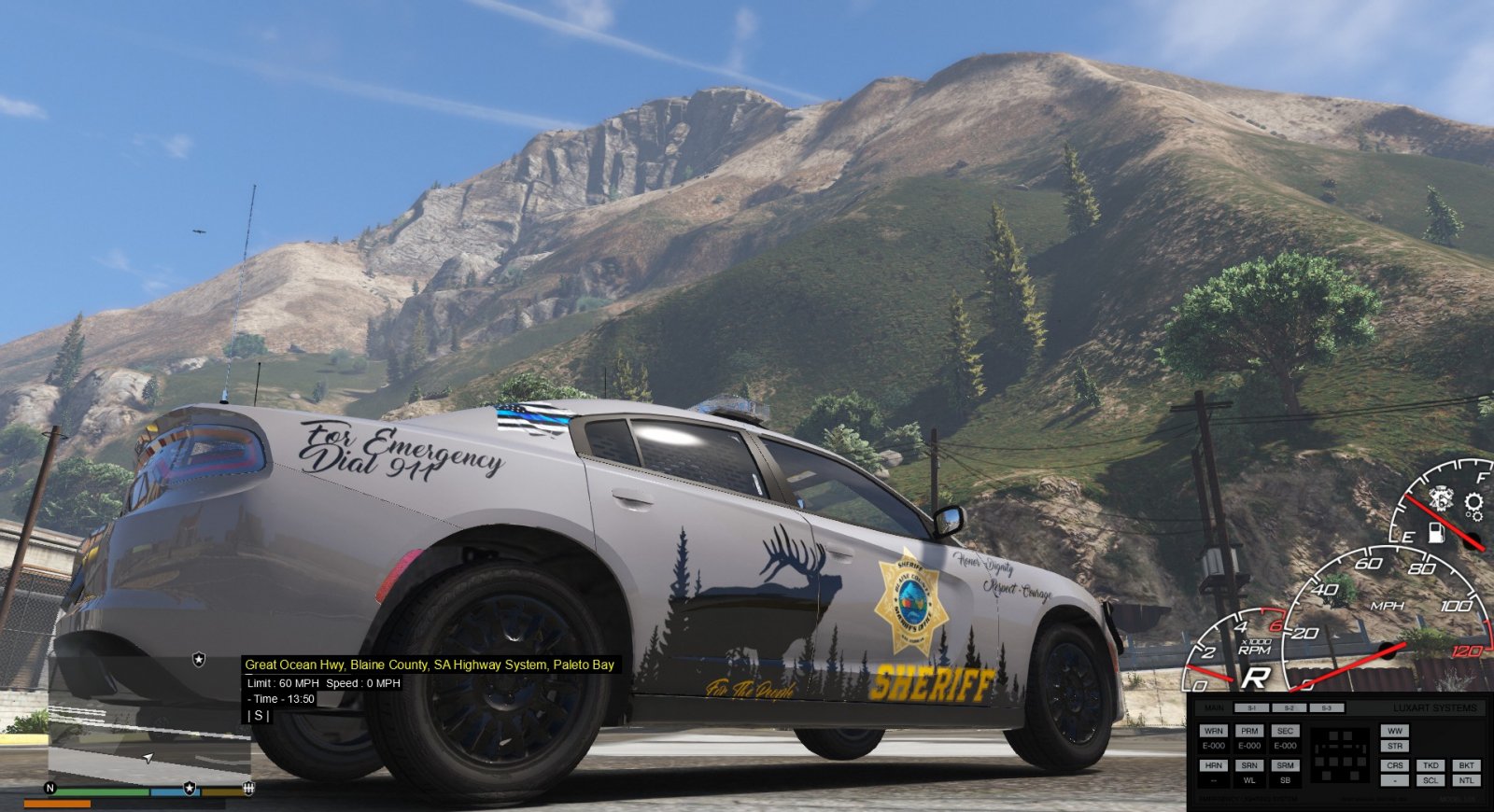The height and width of the screenshot is (812, 1494).
Task: Toggle the STR button
Action: click(x=1395, y=746)
